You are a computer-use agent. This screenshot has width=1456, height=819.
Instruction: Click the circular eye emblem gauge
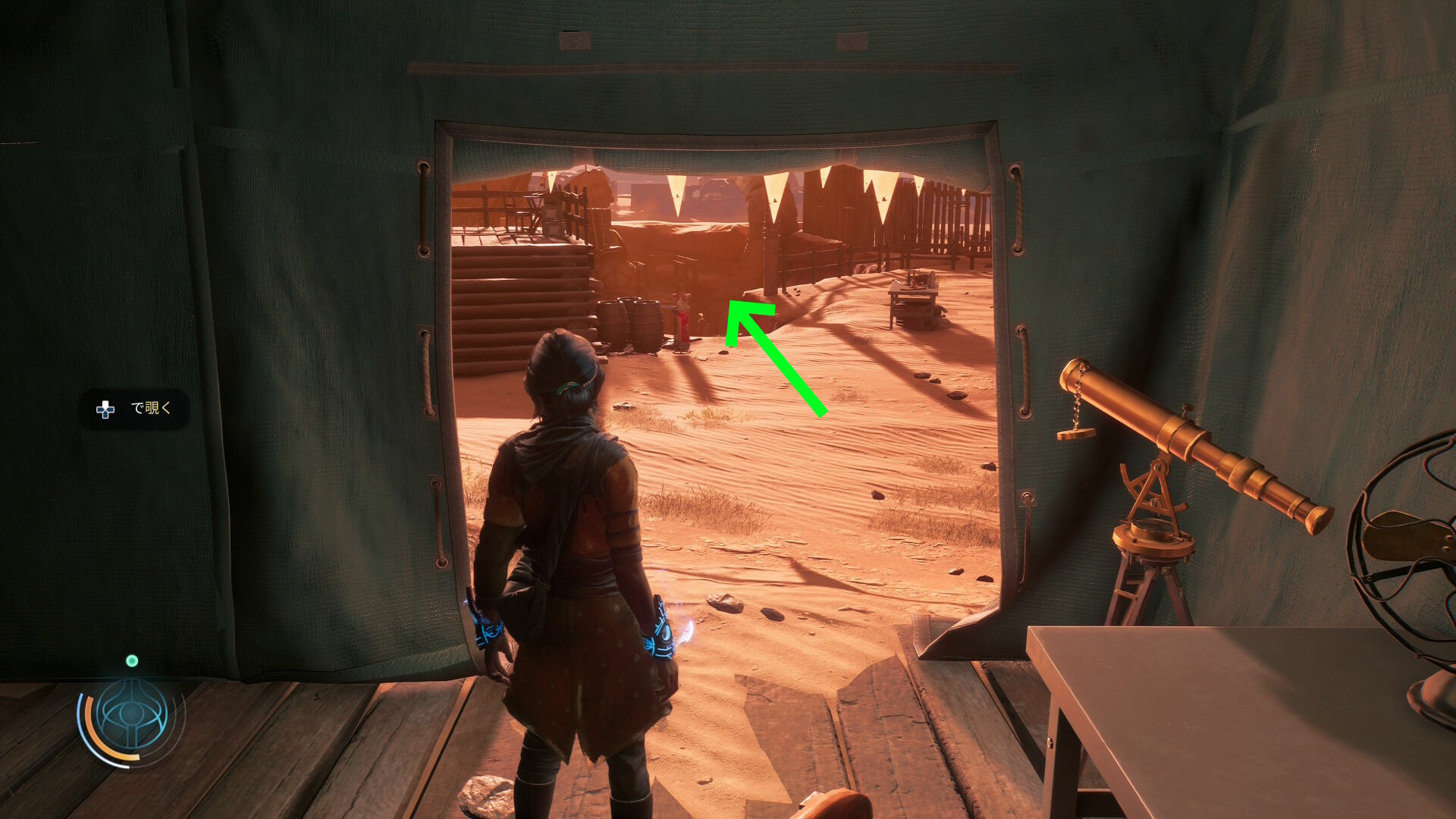132,716
